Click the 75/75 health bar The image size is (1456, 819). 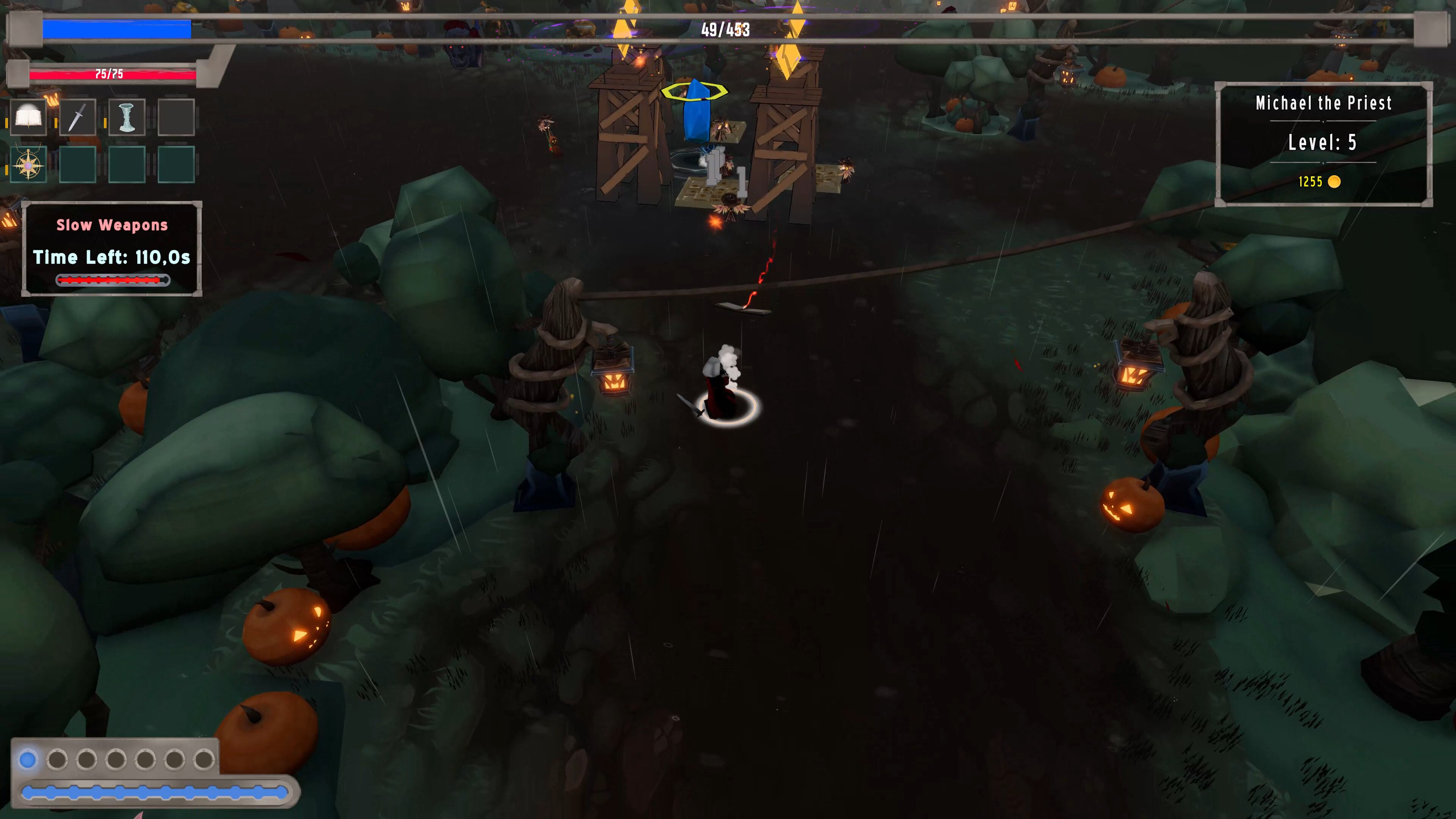(x=110, y=74)
